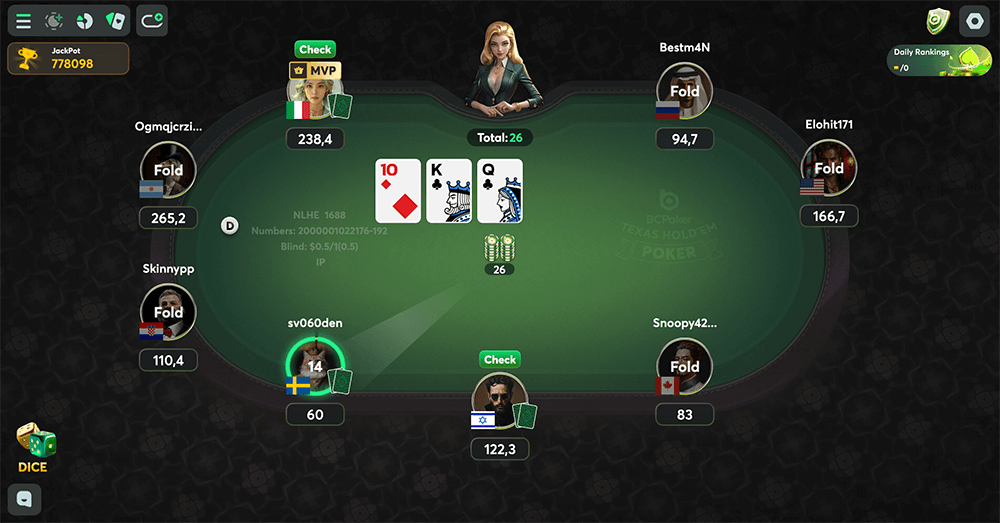This screenshot has height=523, width=1000.
Task: Open the pie chart statistics icon
Action: tap(85, 20)
